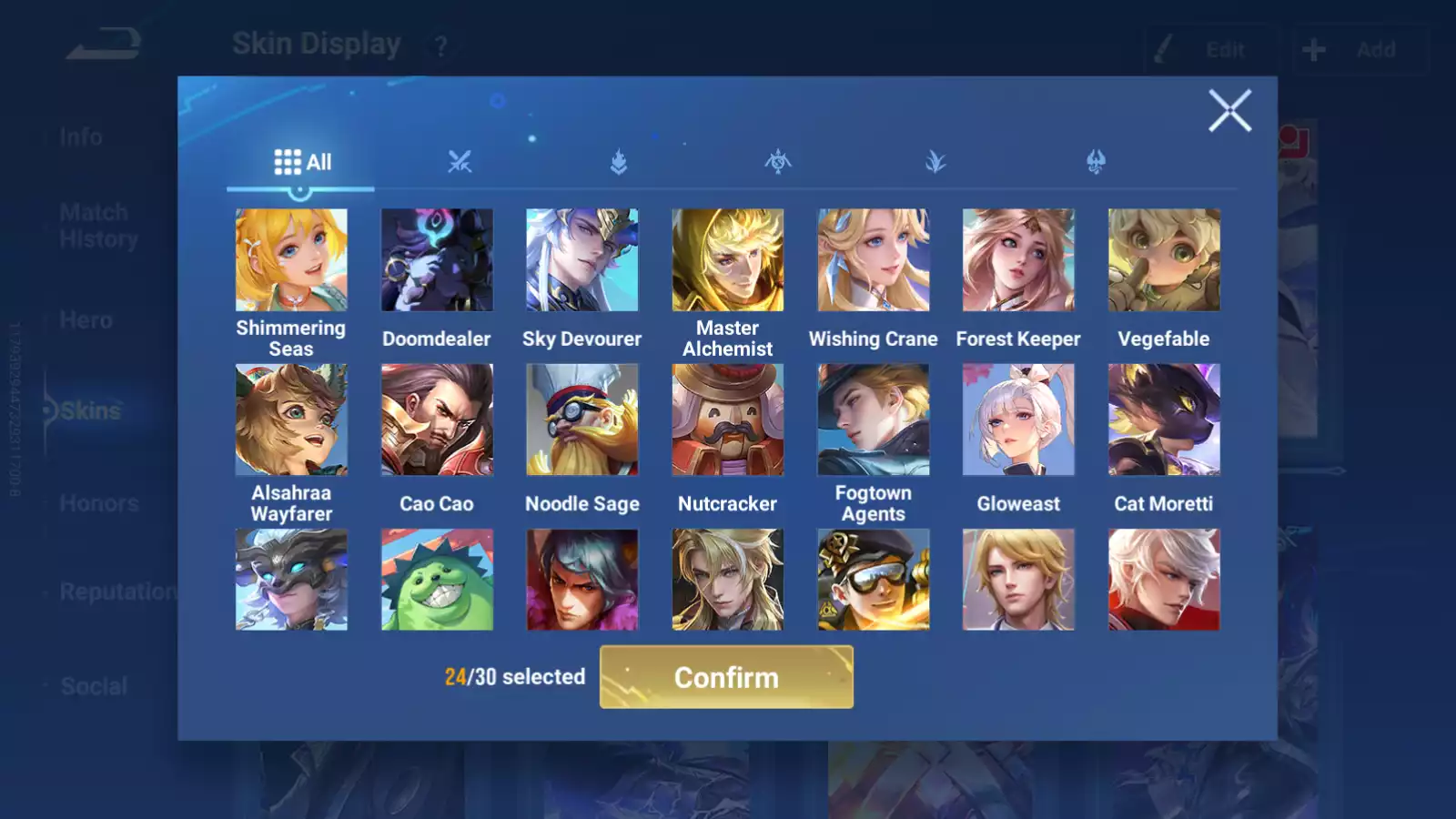This screenshot has height=819, width=1456.
Task: Select the Doomdealer skin portrait
Action: point(437,260)
